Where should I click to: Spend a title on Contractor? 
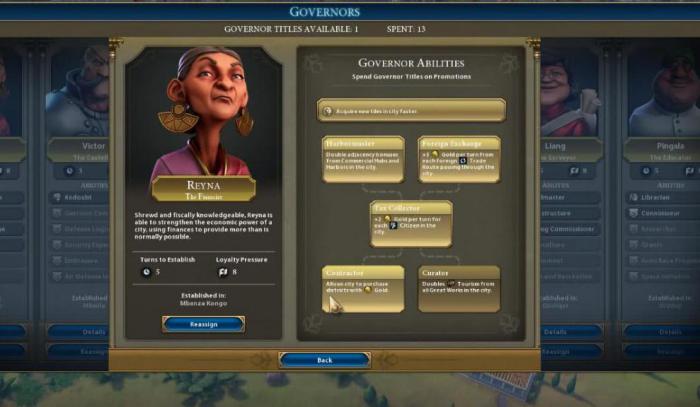click(363, 287)
